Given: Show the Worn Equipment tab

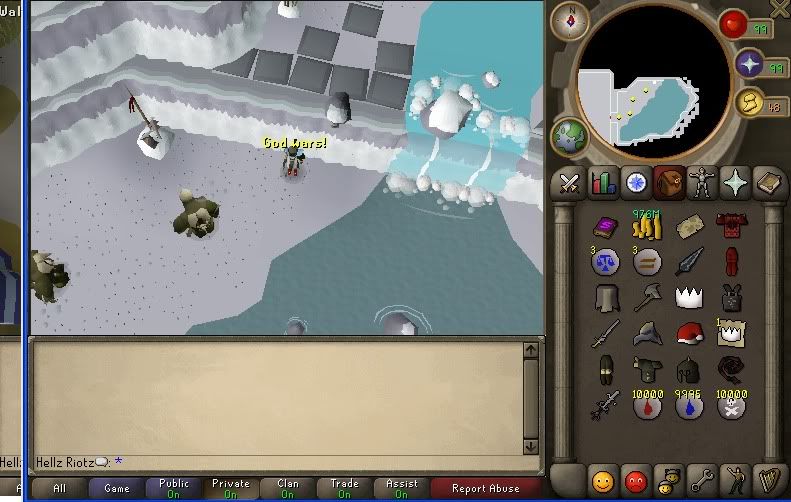Looking at the screenshot, I should point(703,183).
